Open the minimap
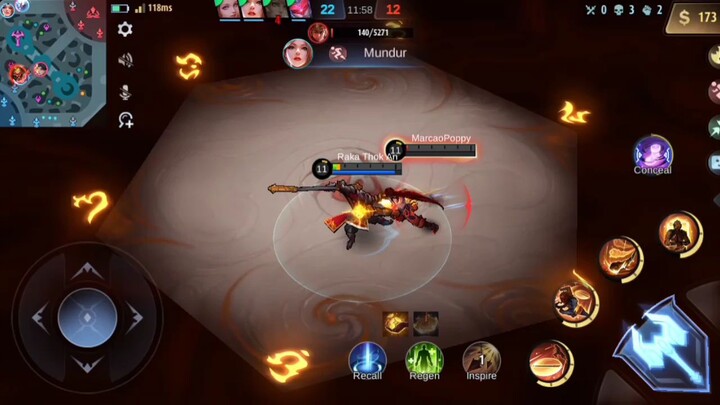The height and width of the screenshot is (405, 720). pos(52,62)
